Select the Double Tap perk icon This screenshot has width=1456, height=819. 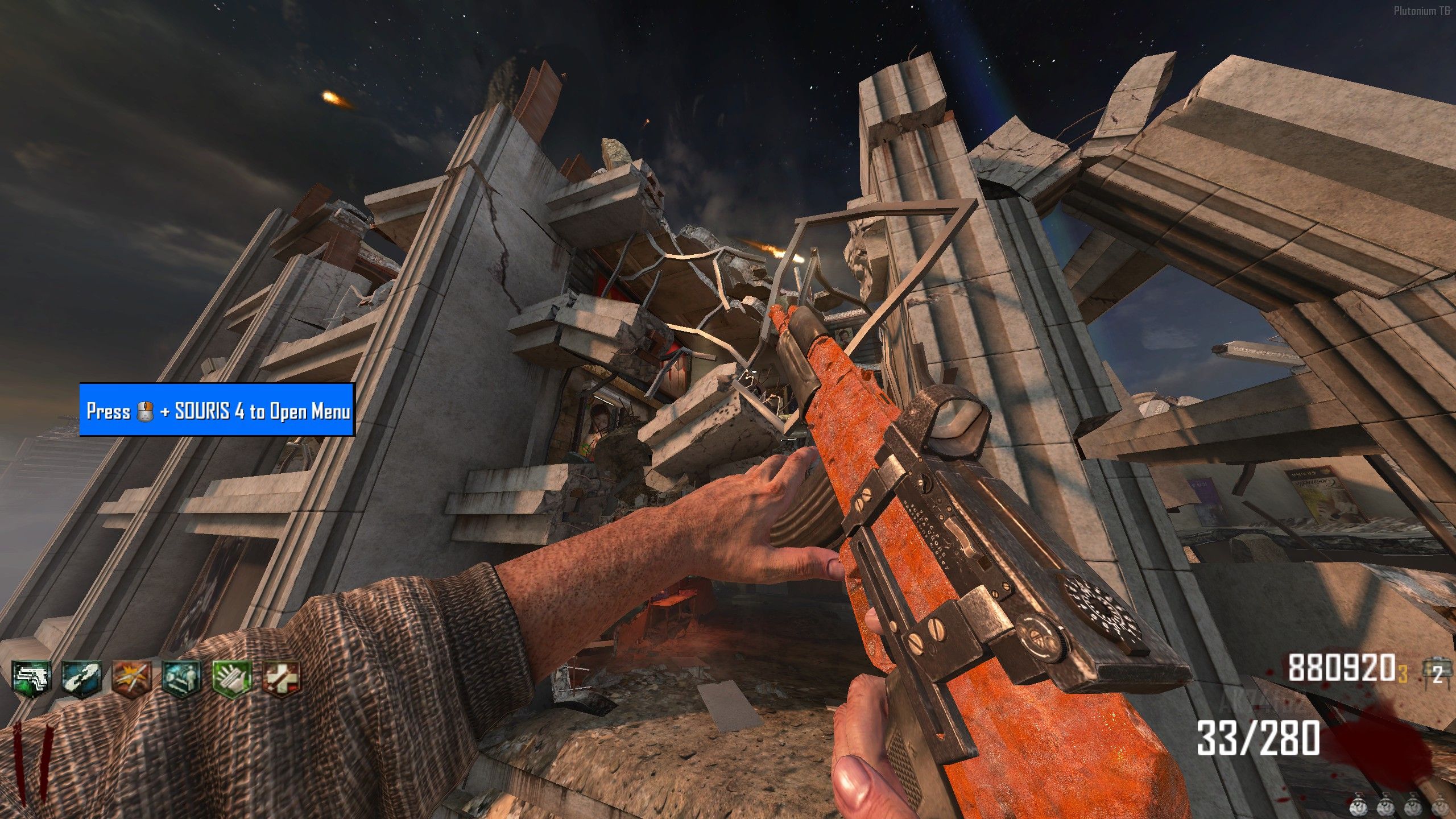[x=131, y=677]
